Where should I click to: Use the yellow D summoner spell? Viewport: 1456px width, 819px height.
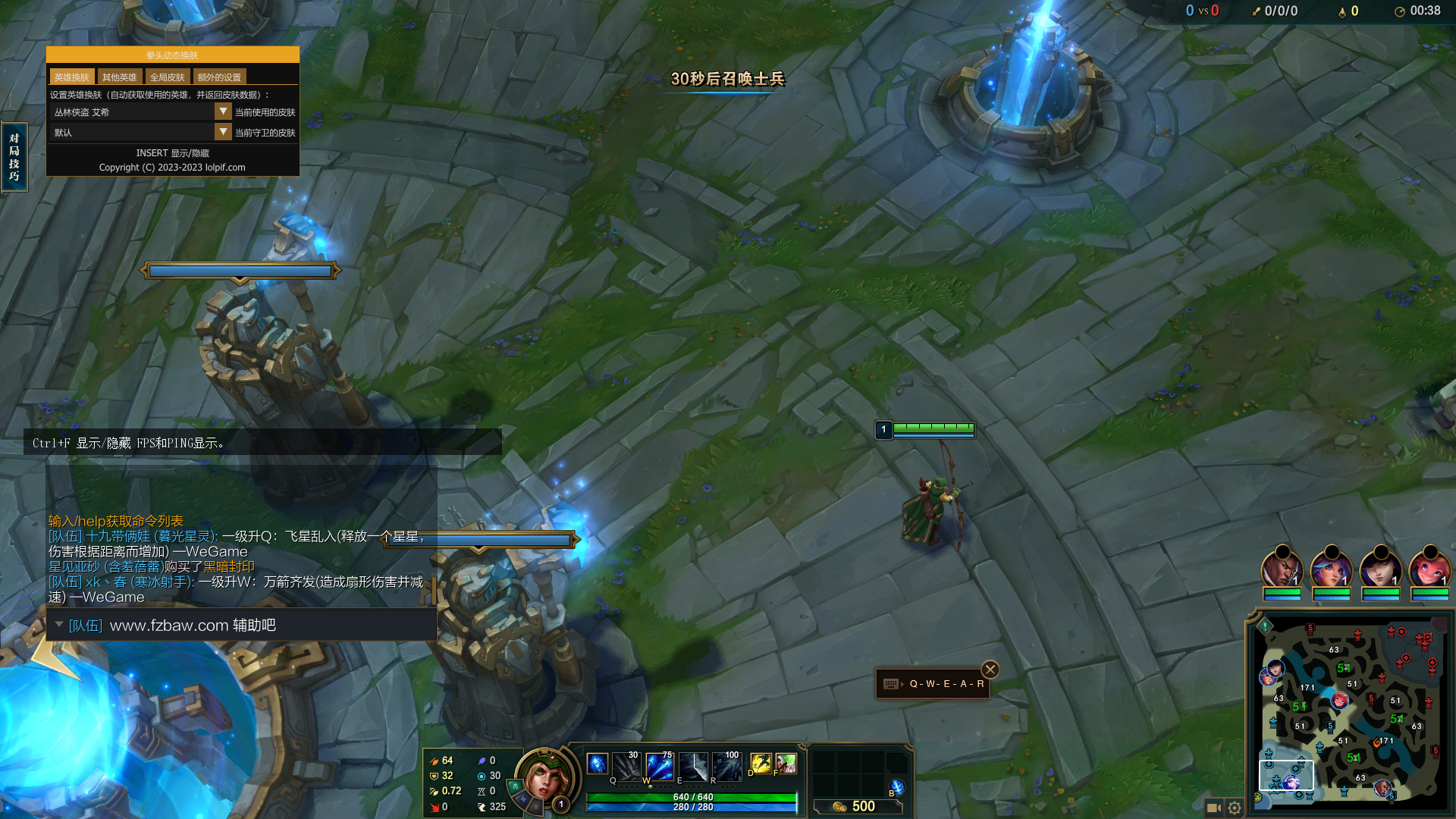point(761,763)
